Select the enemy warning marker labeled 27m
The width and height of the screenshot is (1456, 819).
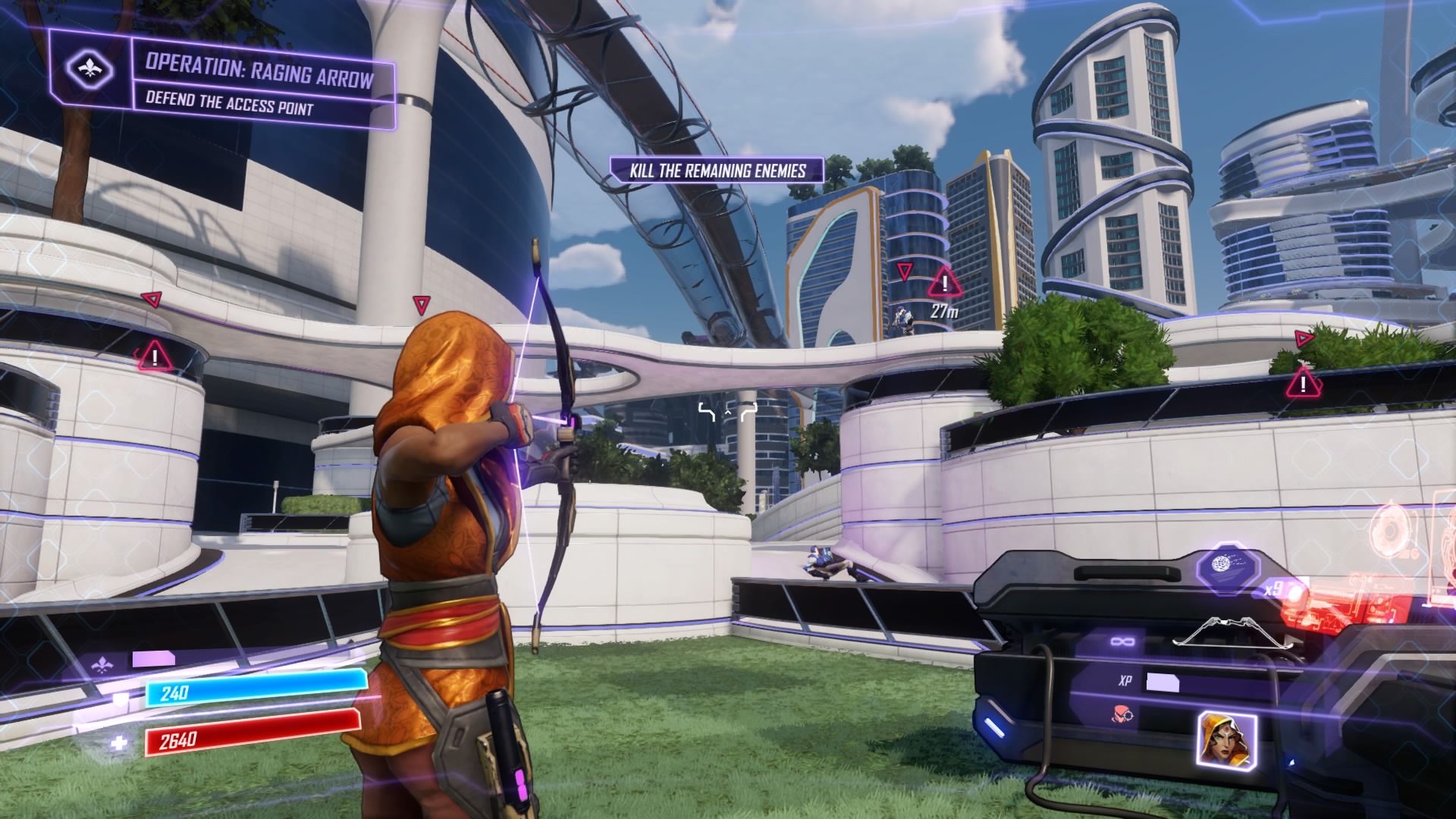[x=944, y=284]
